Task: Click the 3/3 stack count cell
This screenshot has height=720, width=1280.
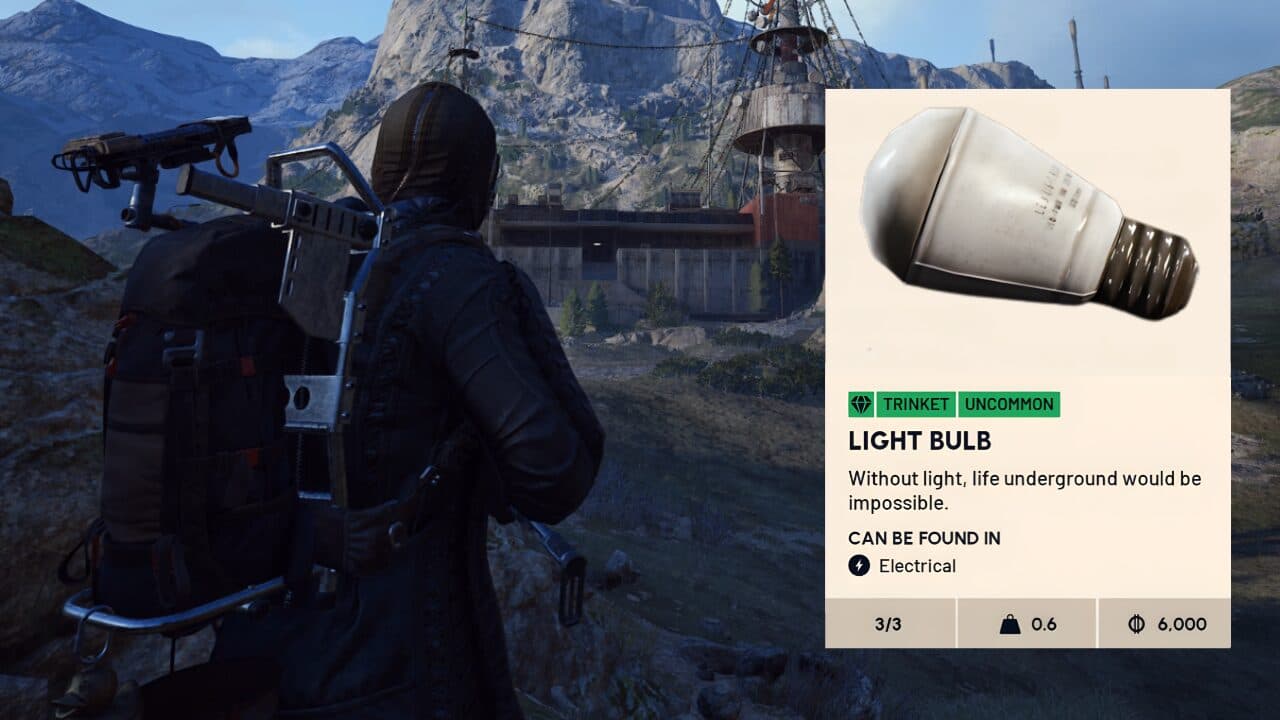Action: [x=889, y=623]
